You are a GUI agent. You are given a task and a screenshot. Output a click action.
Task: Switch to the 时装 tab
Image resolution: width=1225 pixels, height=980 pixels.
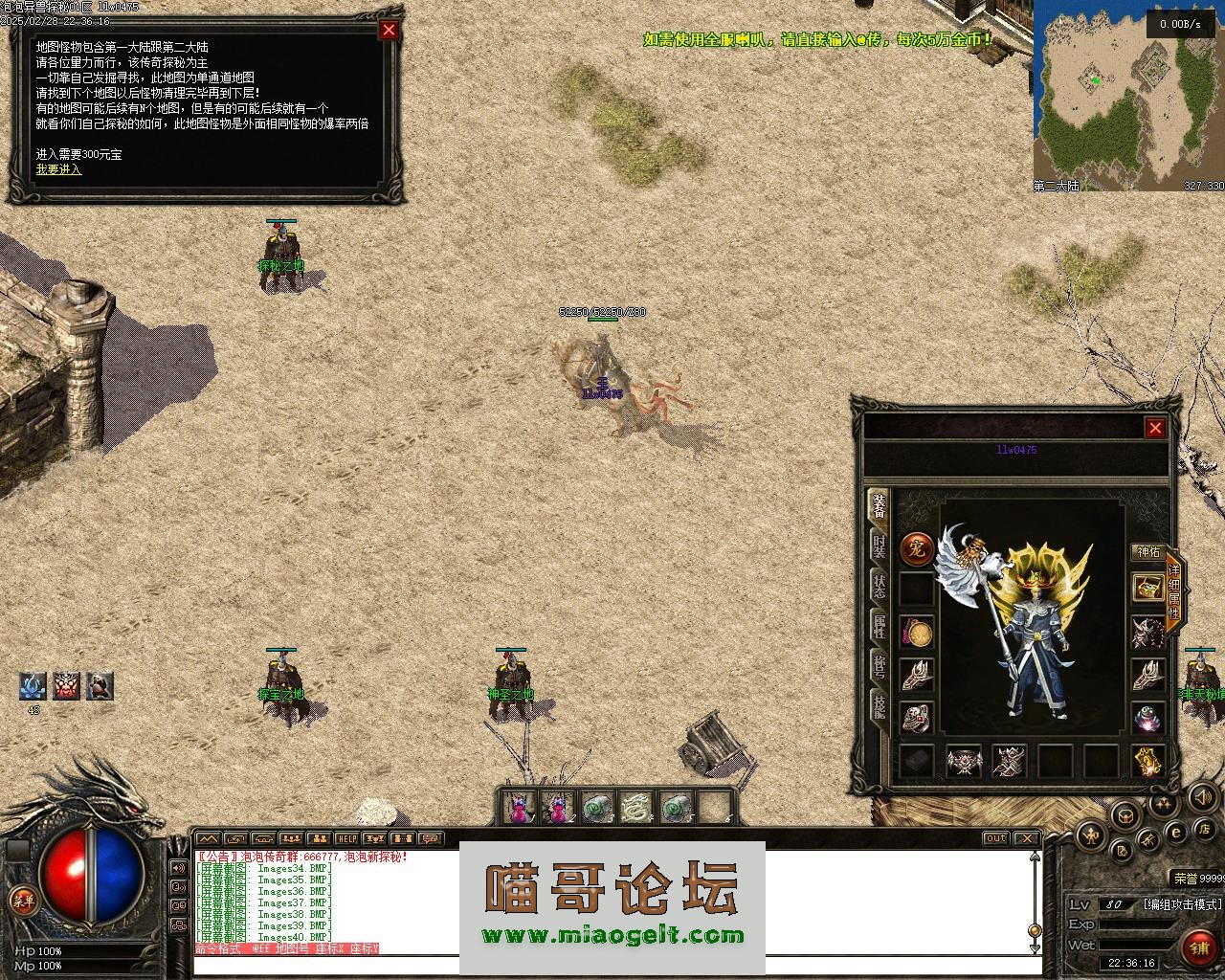pos(878,546)
